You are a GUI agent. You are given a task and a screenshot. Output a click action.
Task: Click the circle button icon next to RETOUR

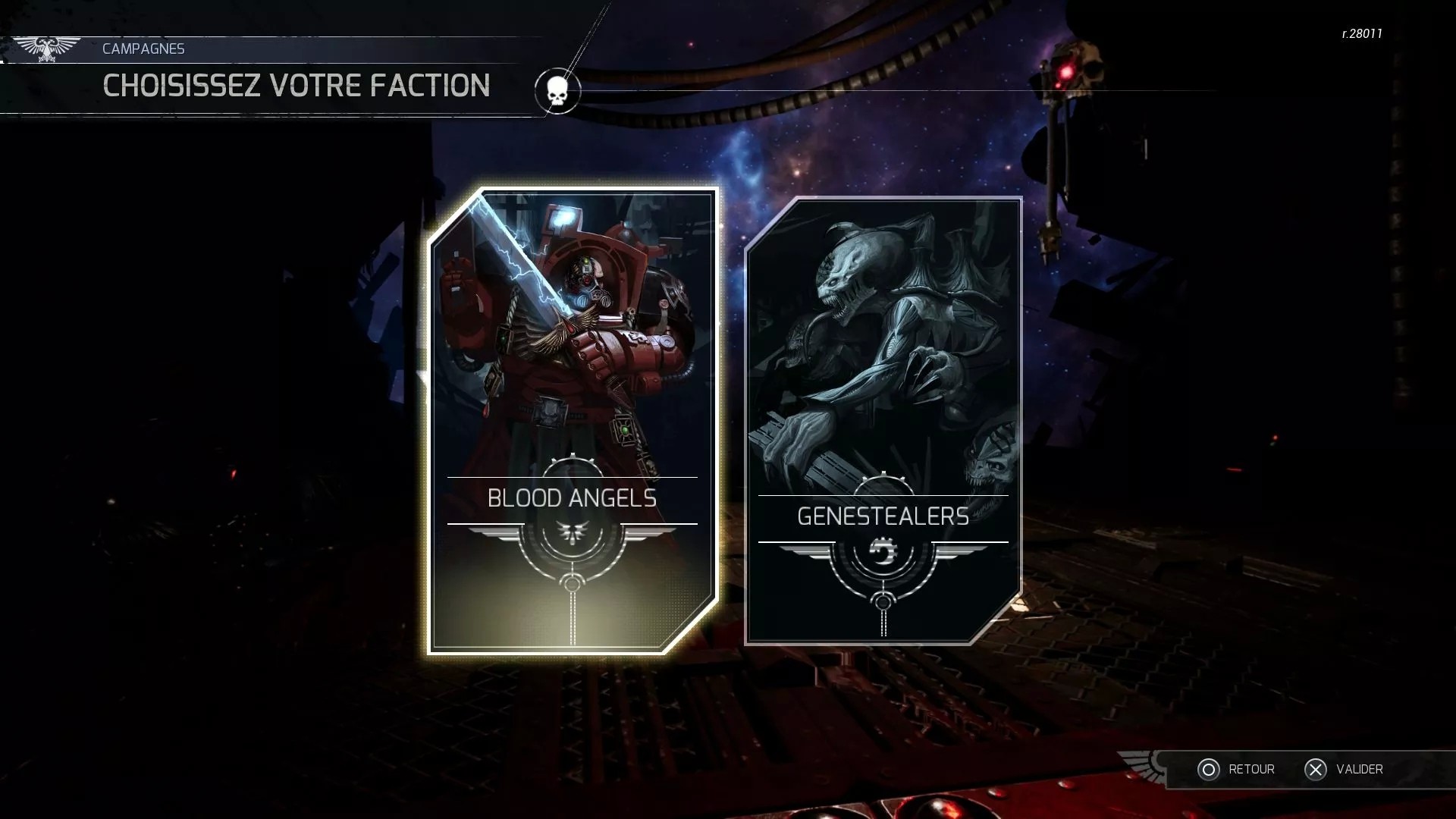tap(1209, 769)
